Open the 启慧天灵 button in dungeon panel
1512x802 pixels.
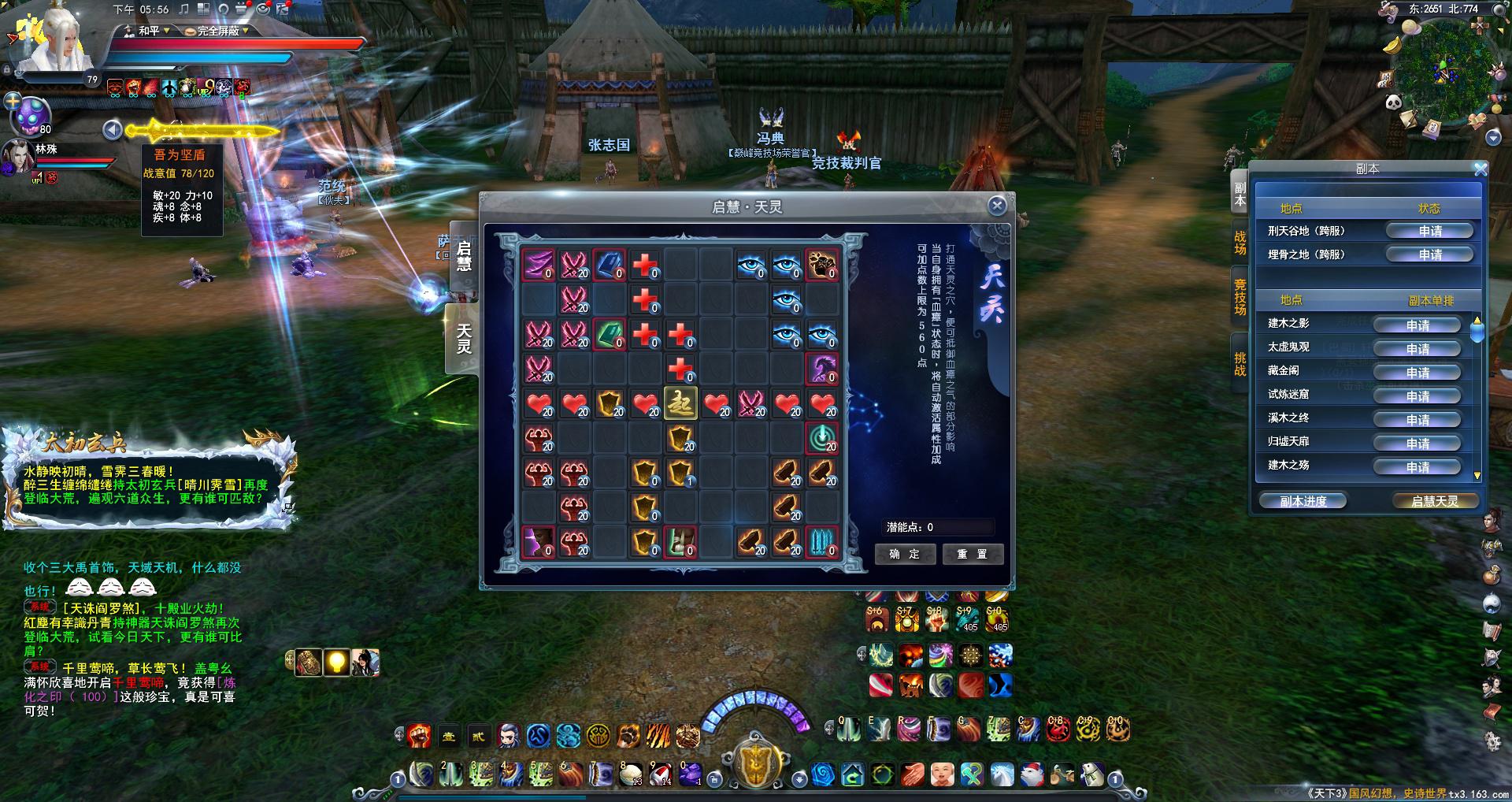[x=1434, y=501]
